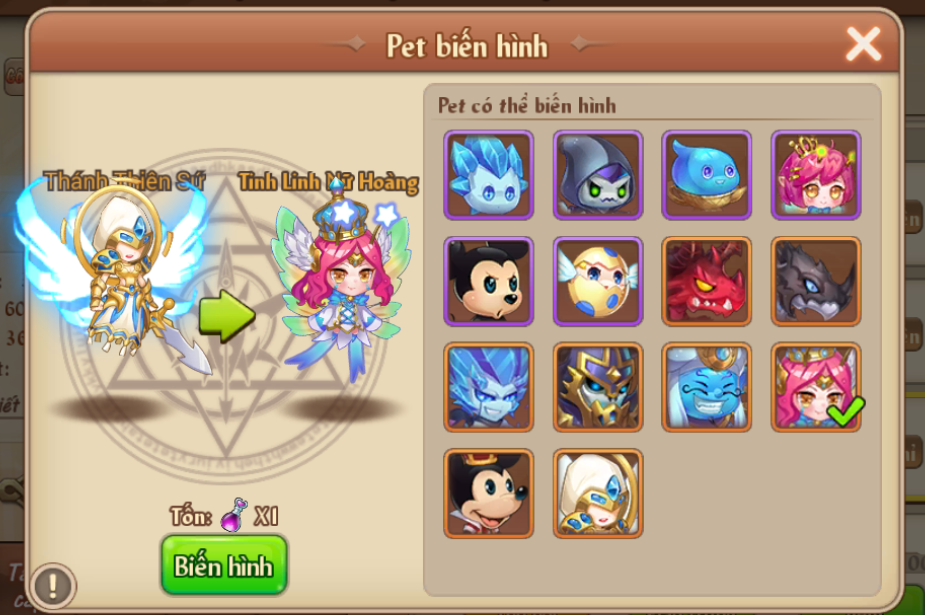
Task: Pick the blue slime pet in nest
Action: [707, 175]
